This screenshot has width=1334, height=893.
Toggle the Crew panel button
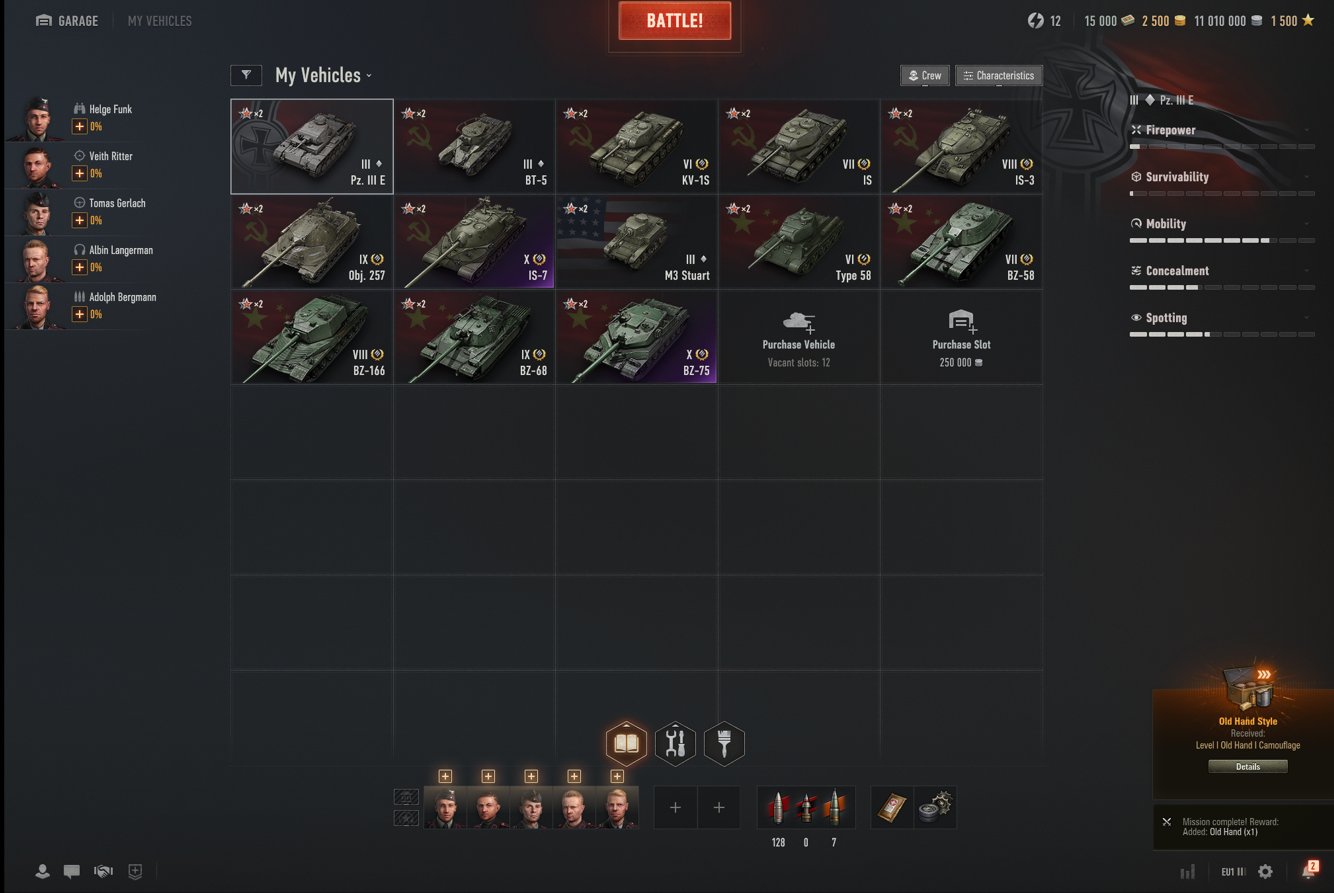point(925,76)
